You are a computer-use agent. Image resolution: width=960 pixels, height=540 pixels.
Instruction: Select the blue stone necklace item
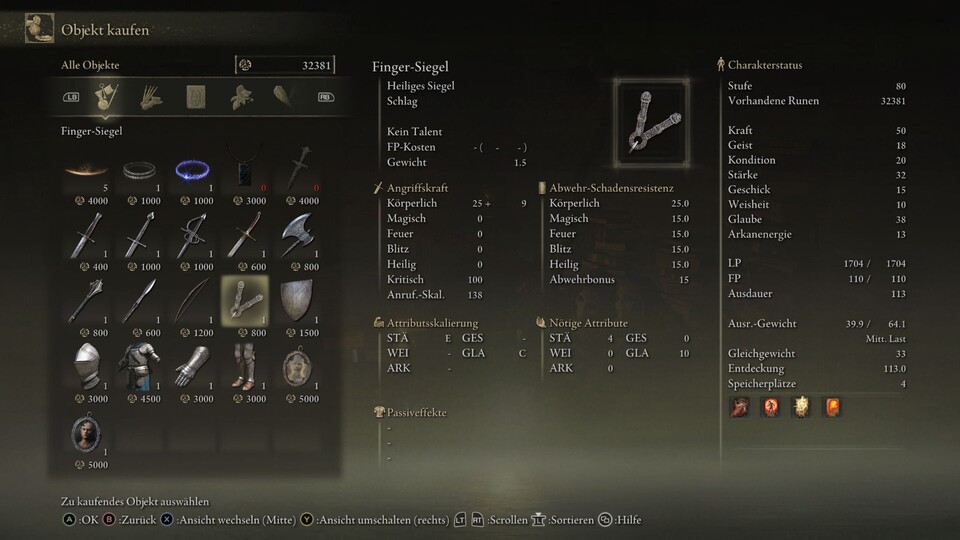click(x=244, y=170)
